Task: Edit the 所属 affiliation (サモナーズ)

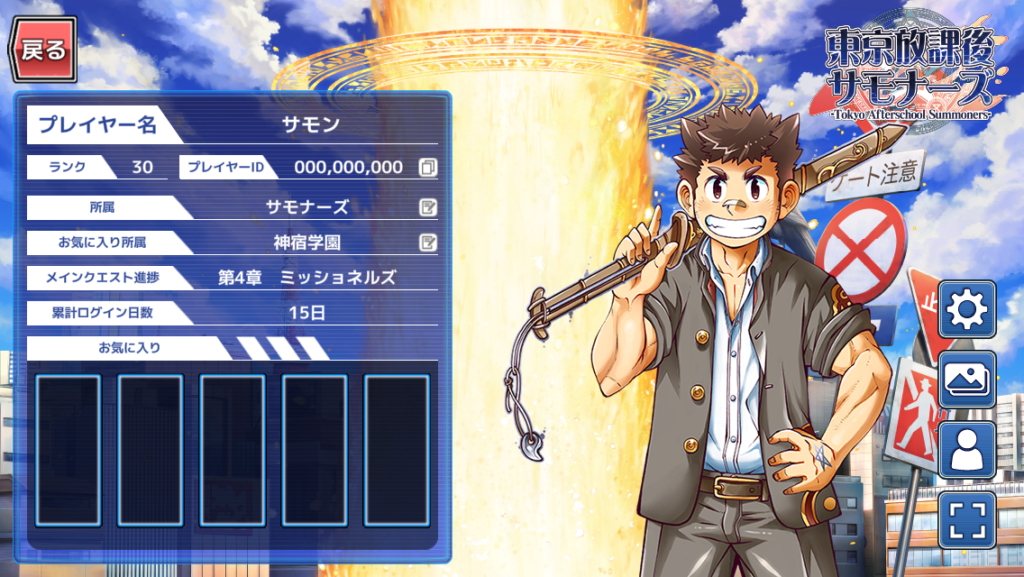Action: pos(428,208)
